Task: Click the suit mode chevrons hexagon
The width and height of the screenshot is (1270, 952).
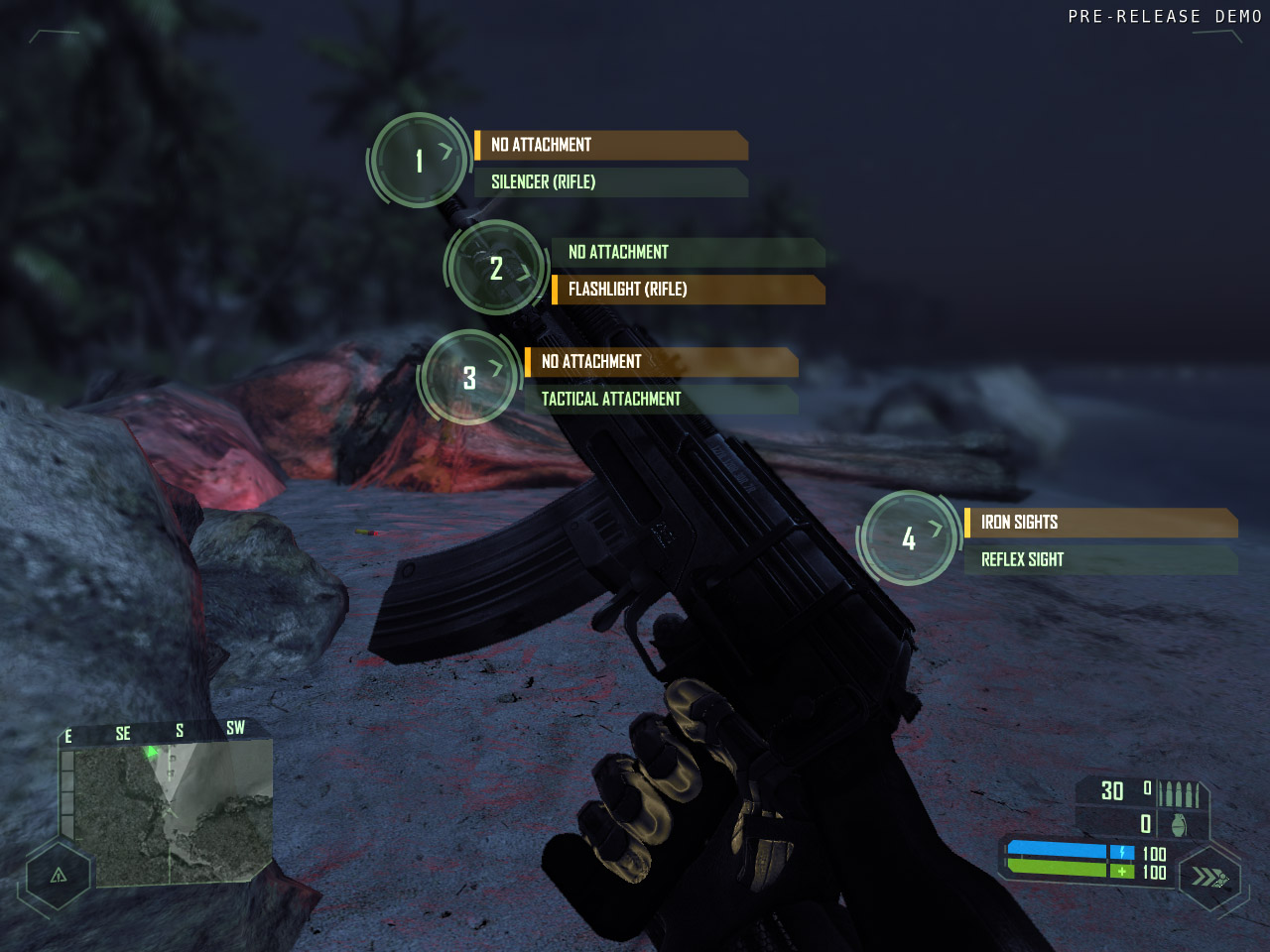Action: pos(1209,877)
